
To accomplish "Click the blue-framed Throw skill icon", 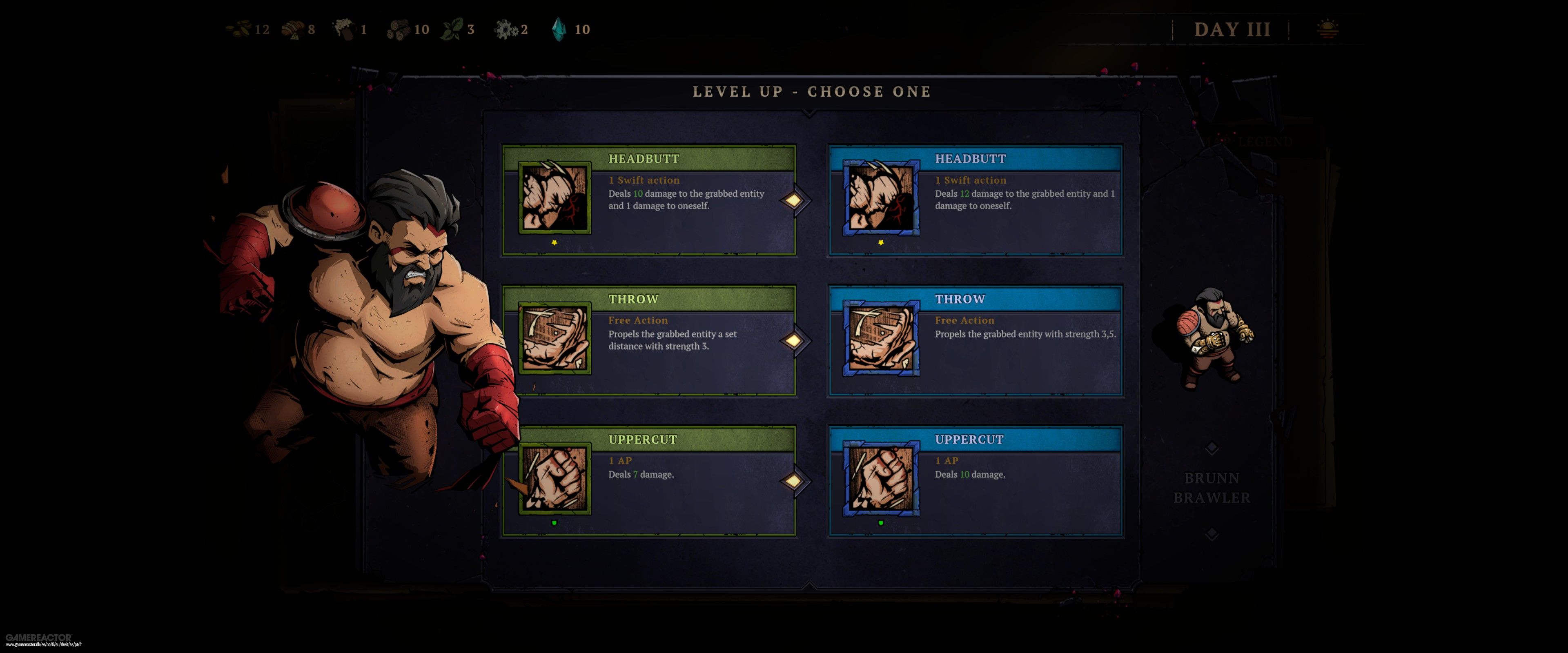I will (x=881, y=338).
